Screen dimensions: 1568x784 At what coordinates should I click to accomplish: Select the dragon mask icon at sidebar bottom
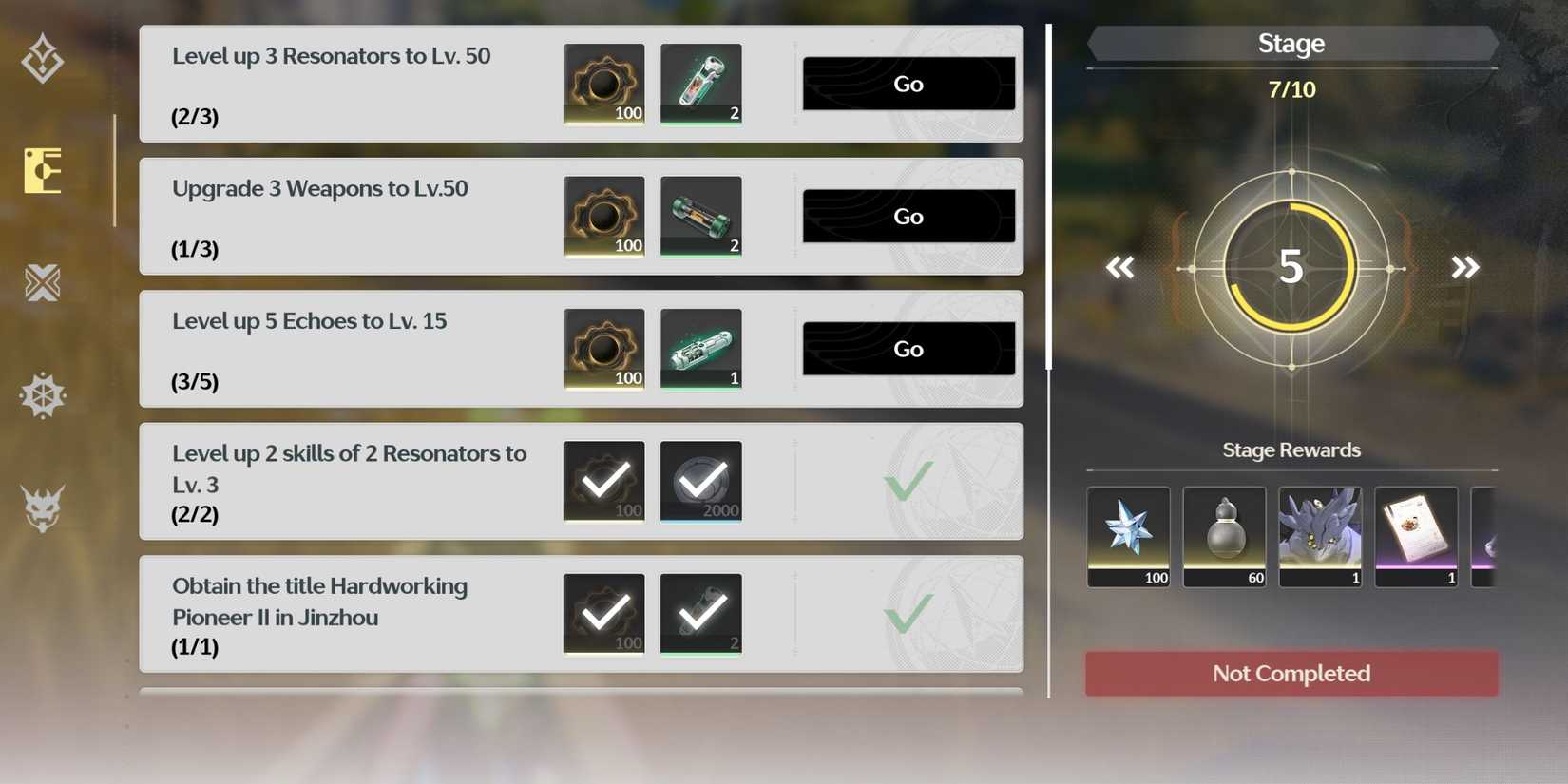tap(43, 508)
